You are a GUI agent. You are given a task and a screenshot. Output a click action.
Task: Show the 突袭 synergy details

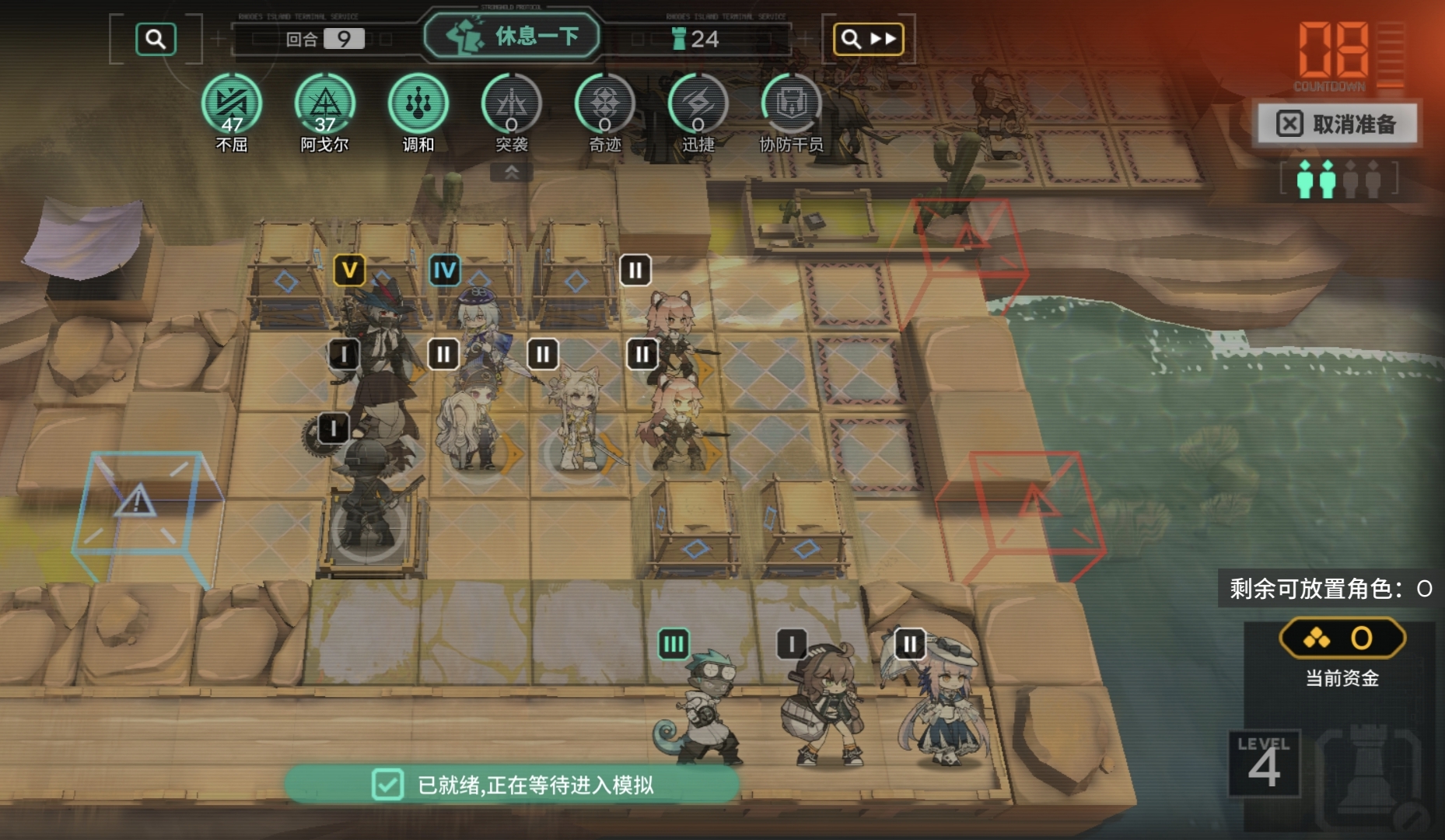tap(512, 104)
